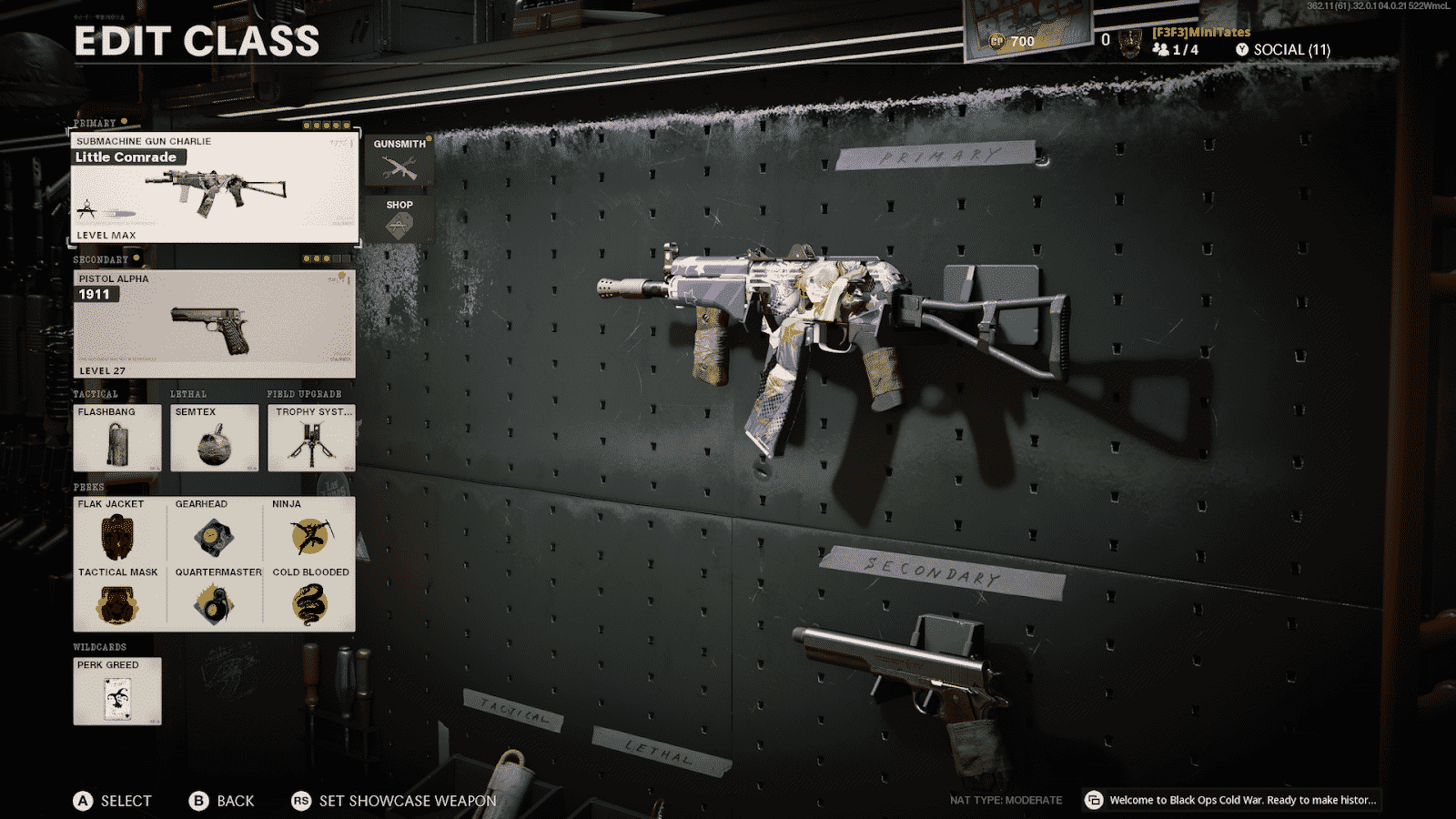Open the Gunsmith for the equipped weapon
Screen dimensions: 1456x819
[x=399, y=159]
